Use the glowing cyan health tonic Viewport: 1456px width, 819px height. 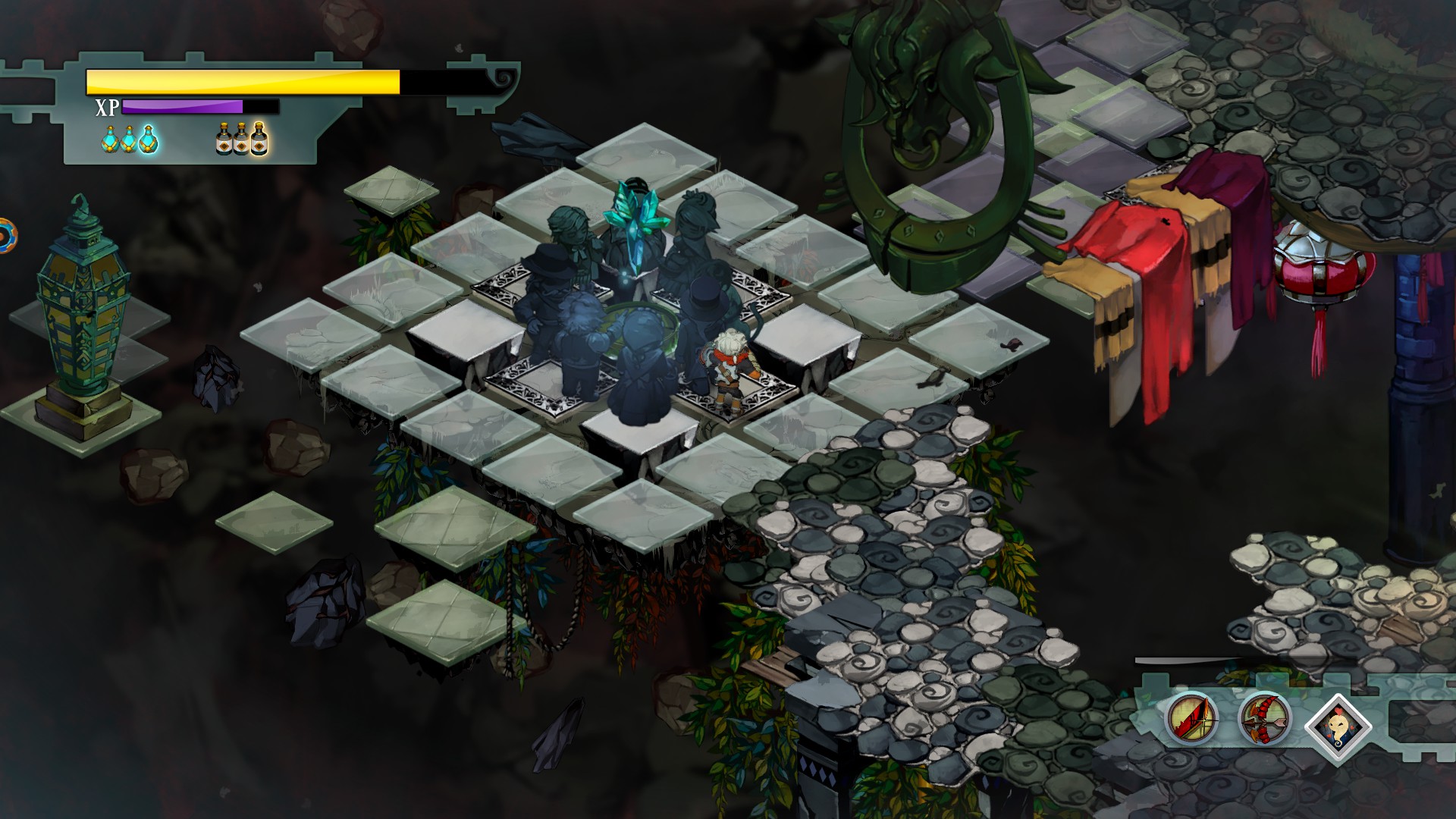click(149, 140)
